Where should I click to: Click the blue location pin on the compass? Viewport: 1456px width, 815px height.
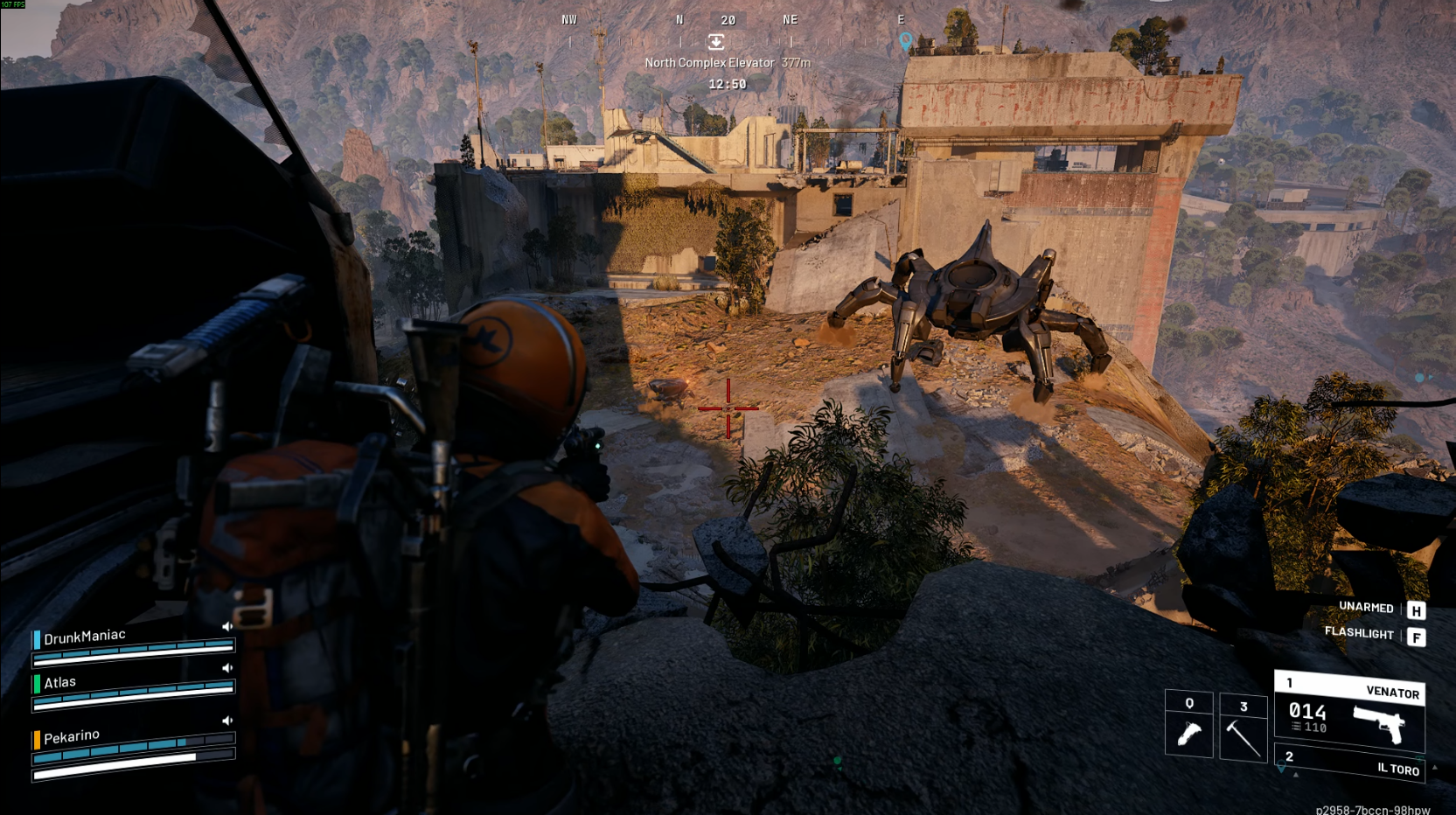coord(906,40)
